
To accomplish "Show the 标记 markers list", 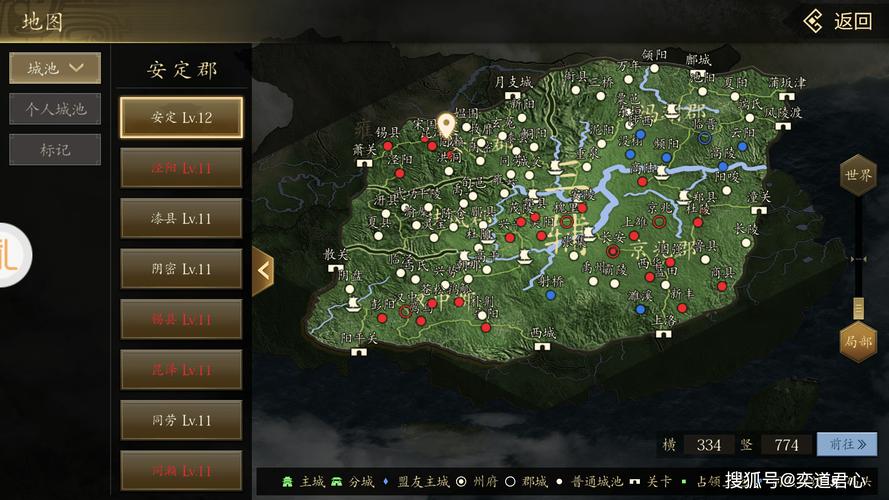I will [55, 150].
